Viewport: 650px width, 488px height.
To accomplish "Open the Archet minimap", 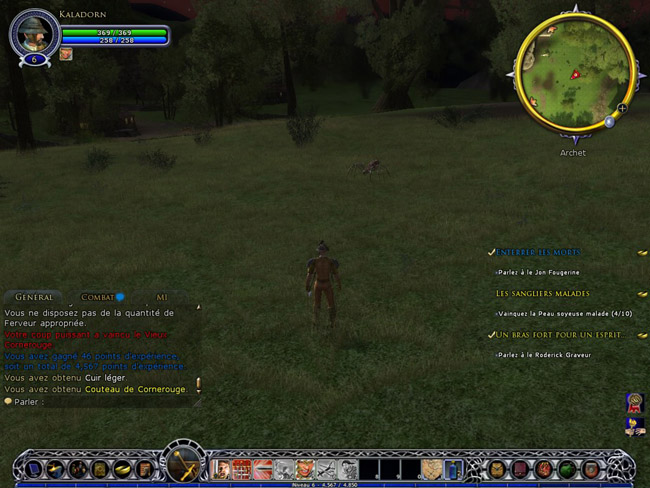I will coord(573,72).
